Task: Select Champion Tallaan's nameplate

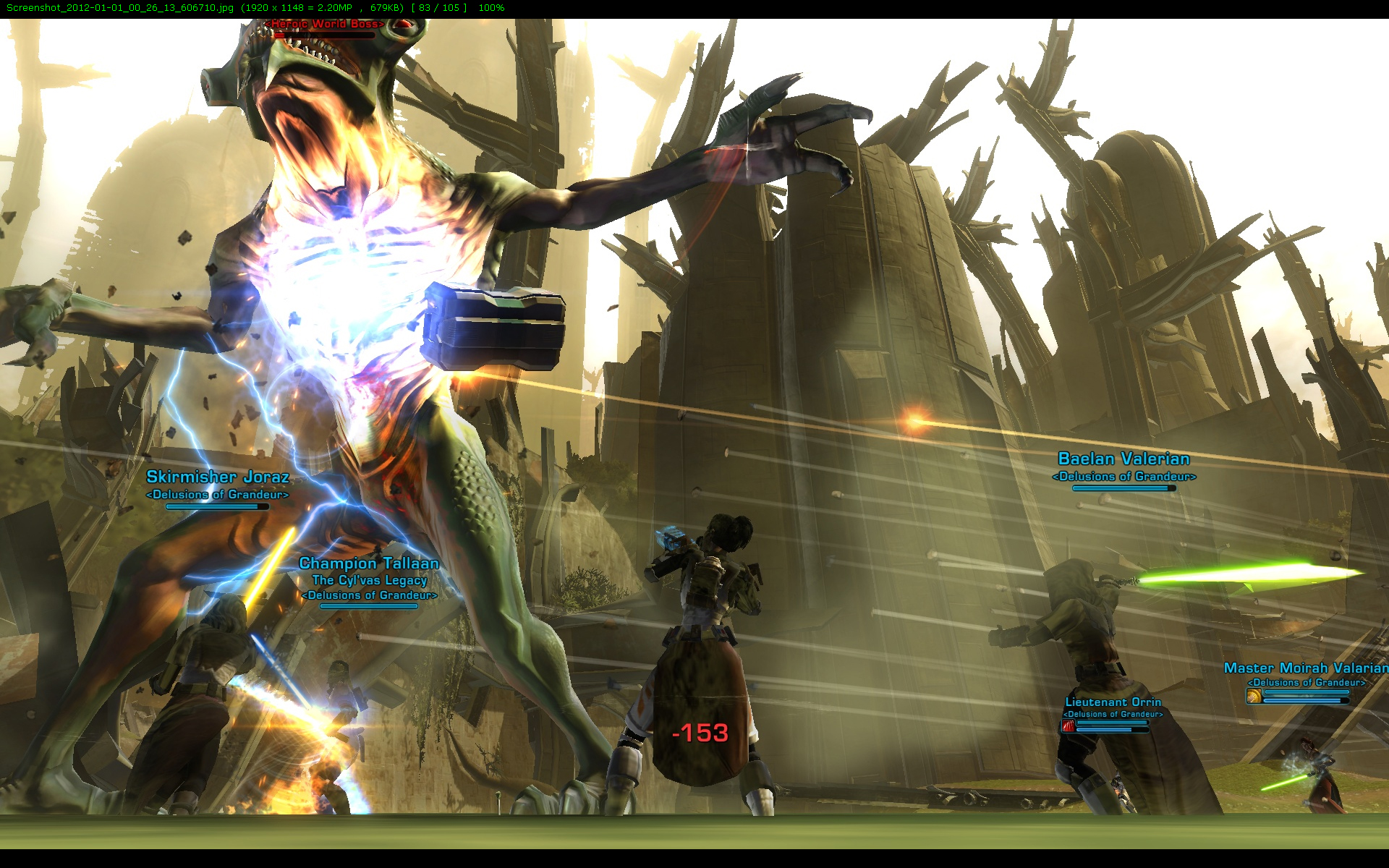Action: [369, 563]
